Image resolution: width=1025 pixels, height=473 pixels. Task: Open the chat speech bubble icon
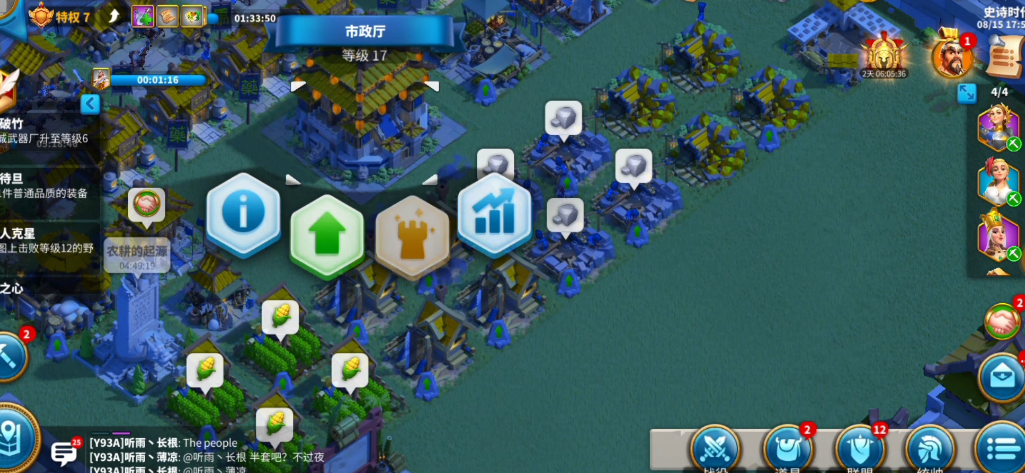tap(64, 452)
